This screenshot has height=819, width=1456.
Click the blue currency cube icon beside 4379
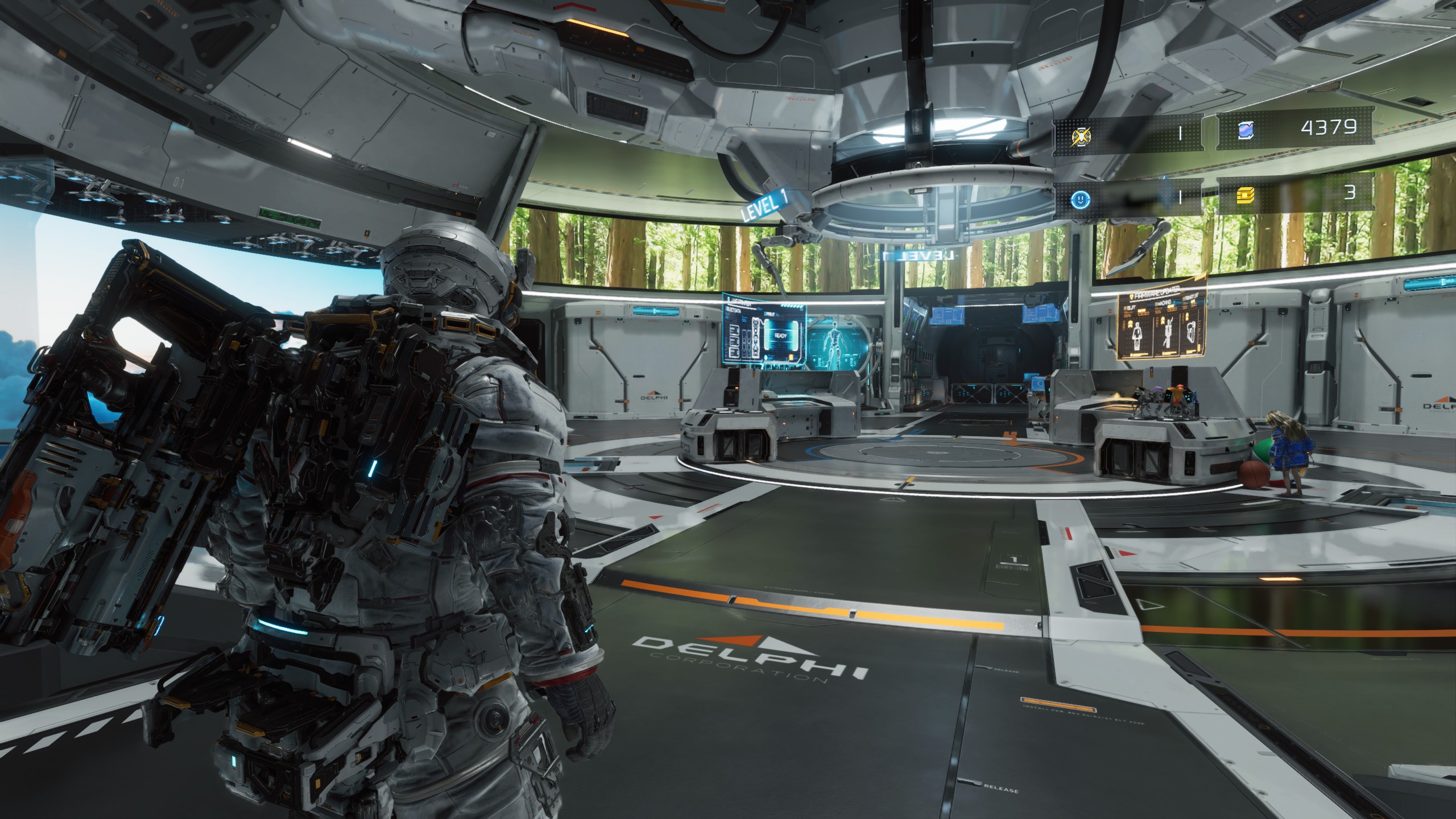pyautogui.click(x=1245, y=130)
